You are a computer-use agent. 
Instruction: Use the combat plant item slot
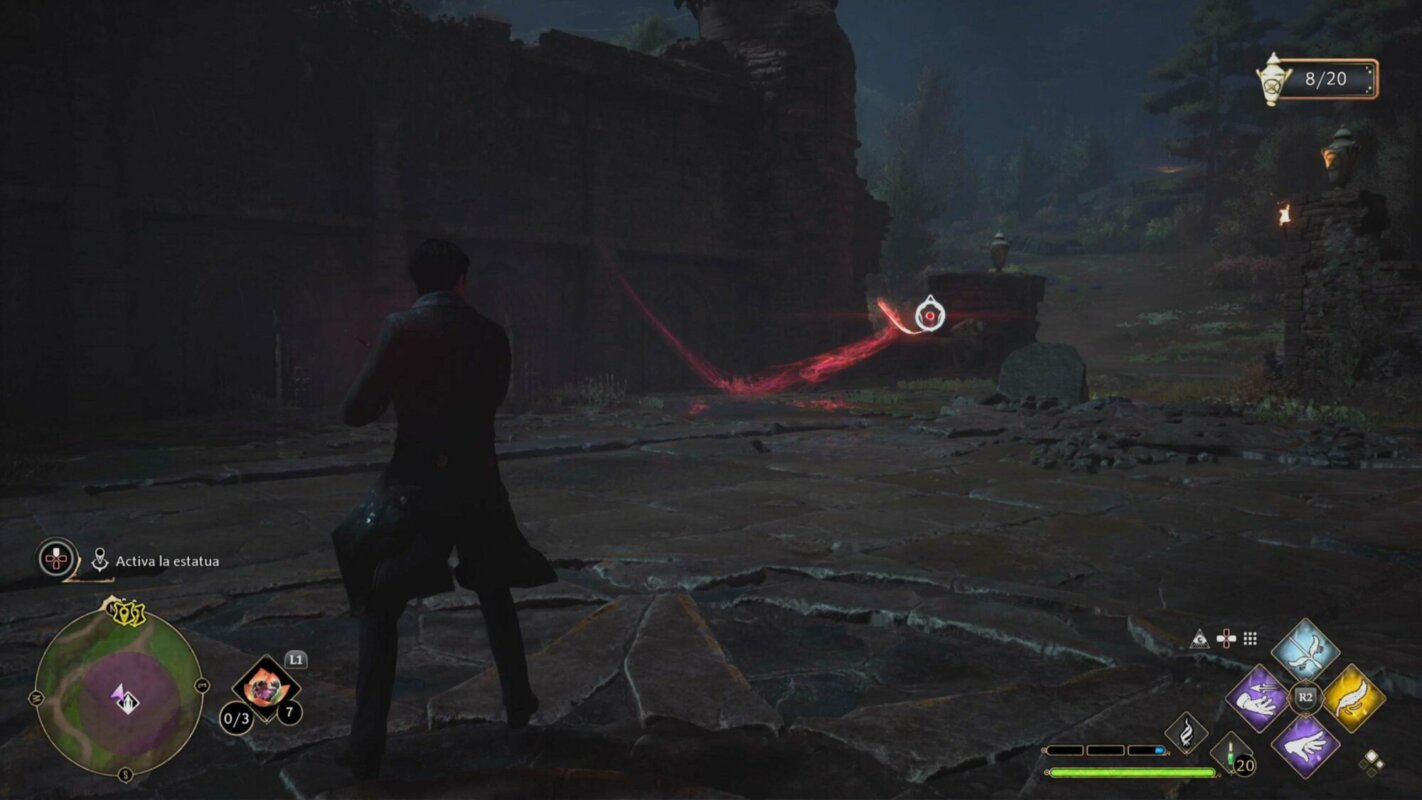(x=266, y=686)
